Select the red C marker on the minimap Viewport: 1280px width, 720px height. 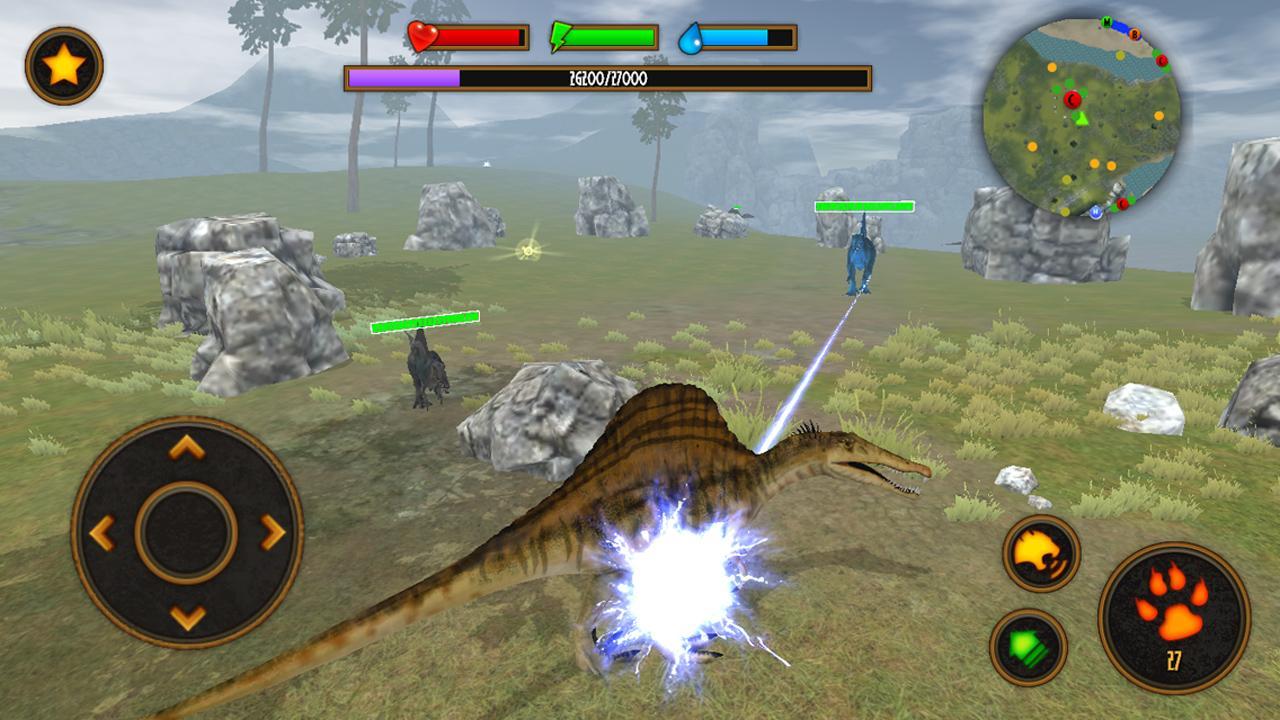[1075, 97]
